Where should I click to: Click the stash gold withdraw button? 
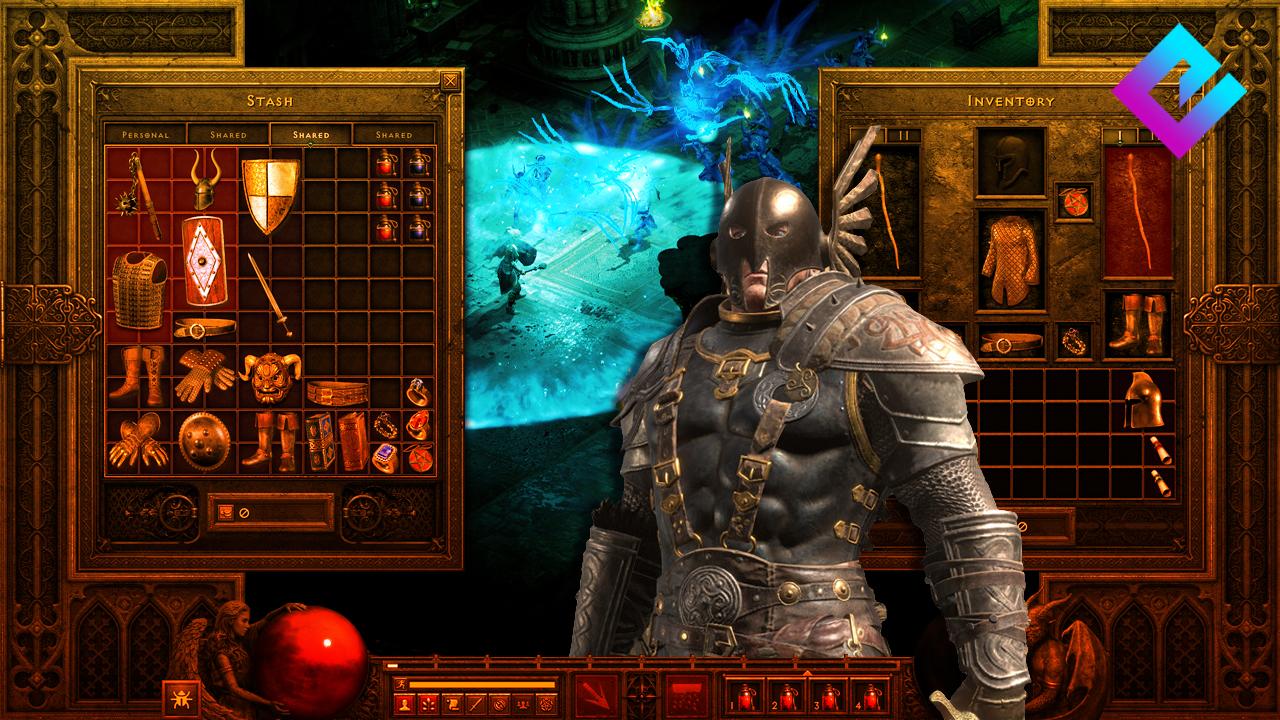coord(226,512)
